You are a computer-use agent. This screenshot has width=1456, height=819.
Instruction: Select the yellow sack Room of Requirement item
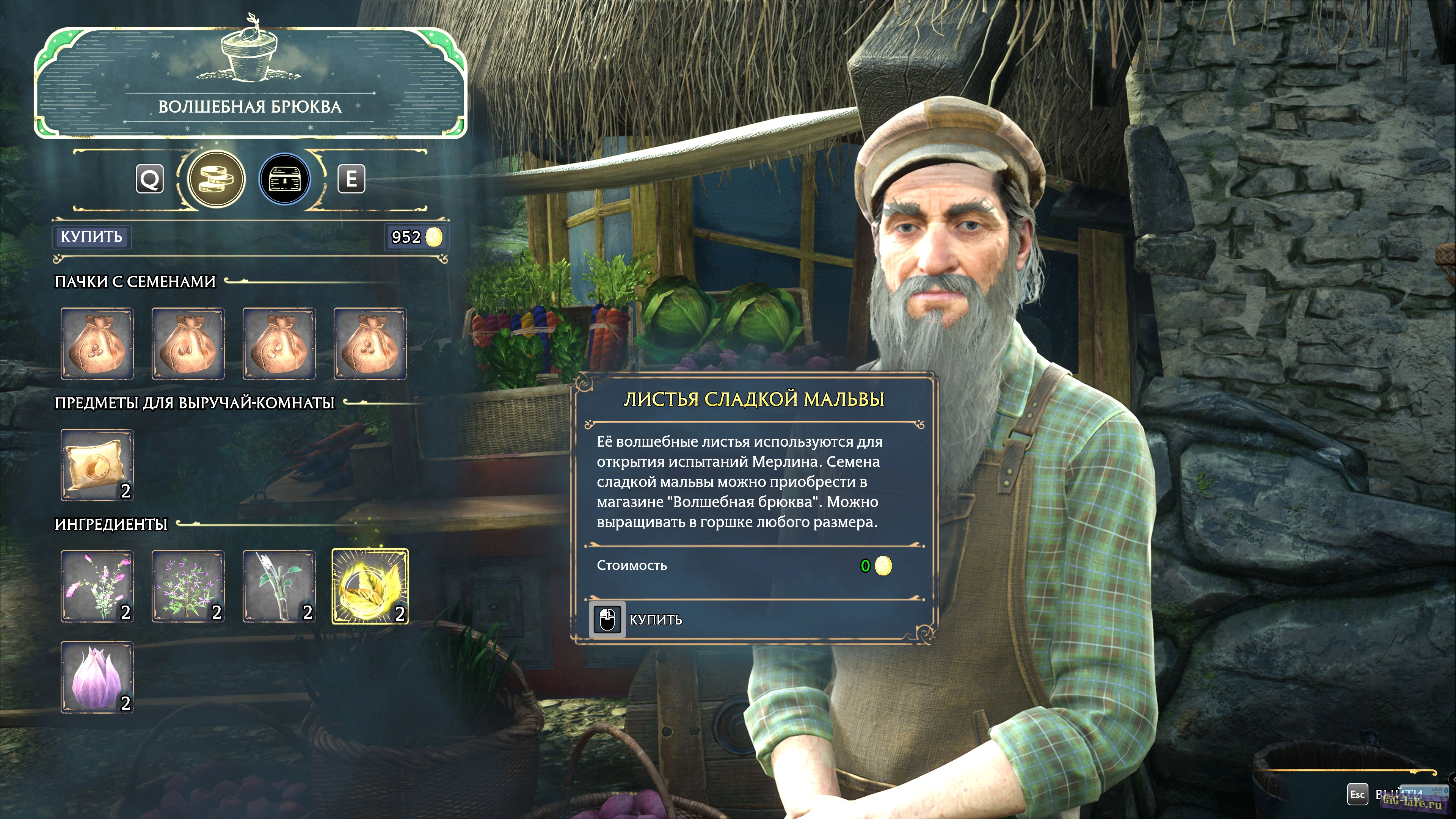tap(97, 464)
